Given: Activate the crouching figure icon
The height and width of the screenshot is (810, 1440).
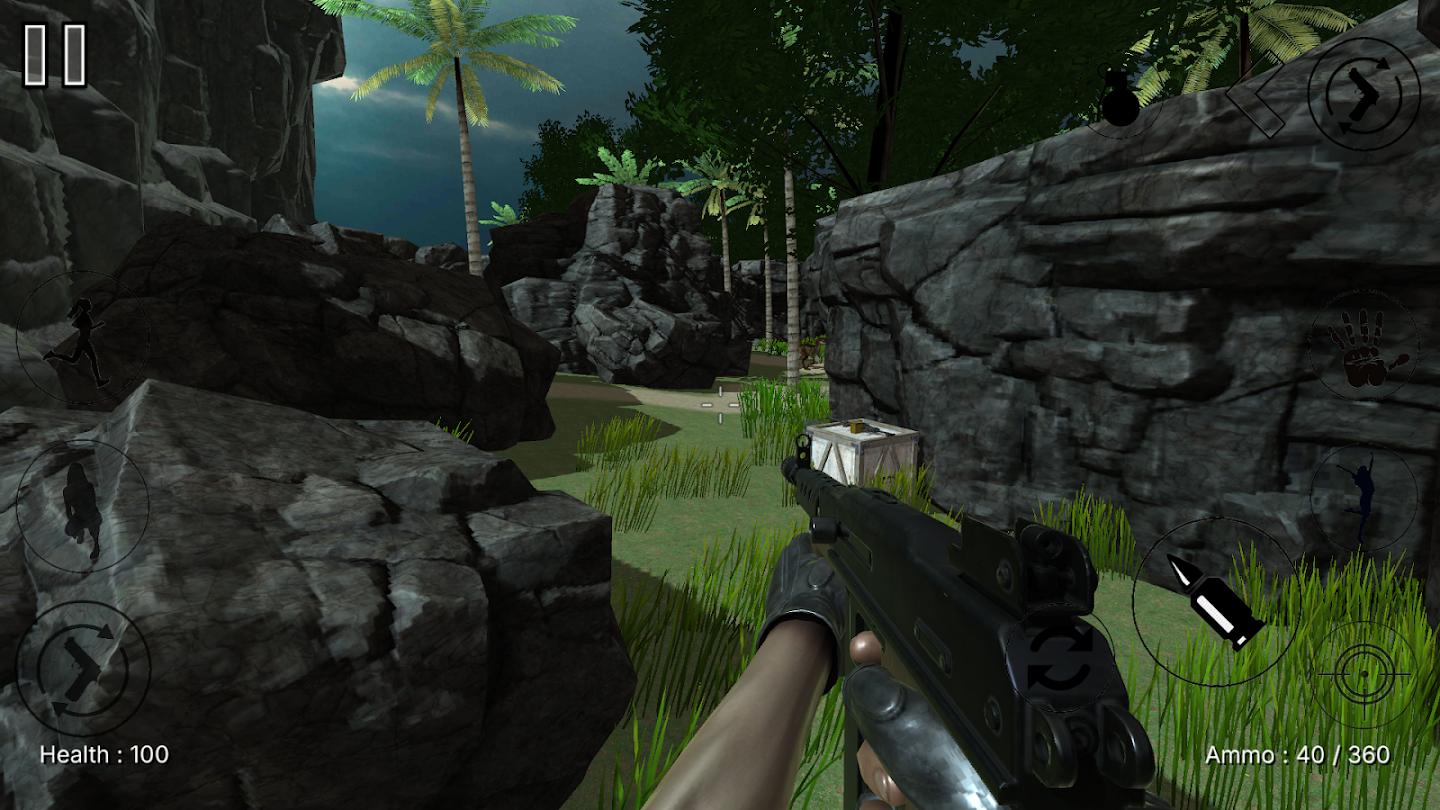Looking at the screenshot, I should pos(83,506).
